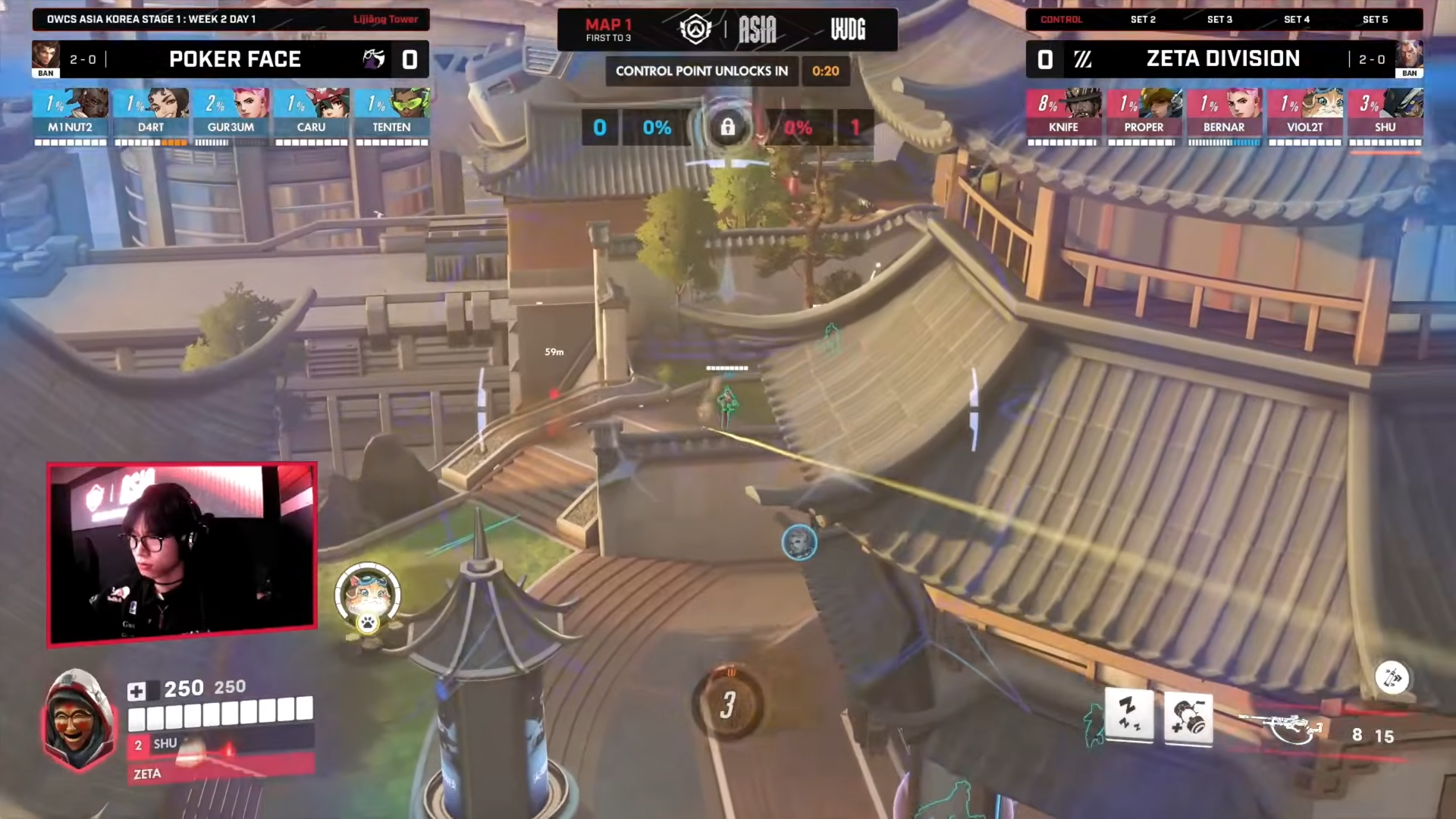Click SHU's player card
The image size is (1456, 819).
point(1385,112)
